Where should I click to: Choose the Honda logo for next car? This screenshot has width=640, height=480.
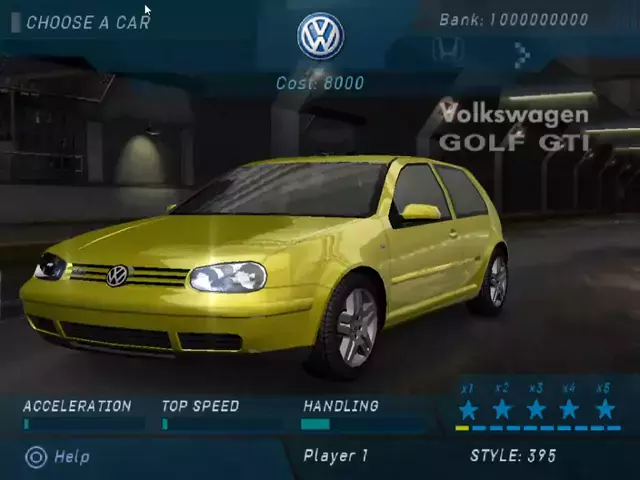[x=447, y=51]
